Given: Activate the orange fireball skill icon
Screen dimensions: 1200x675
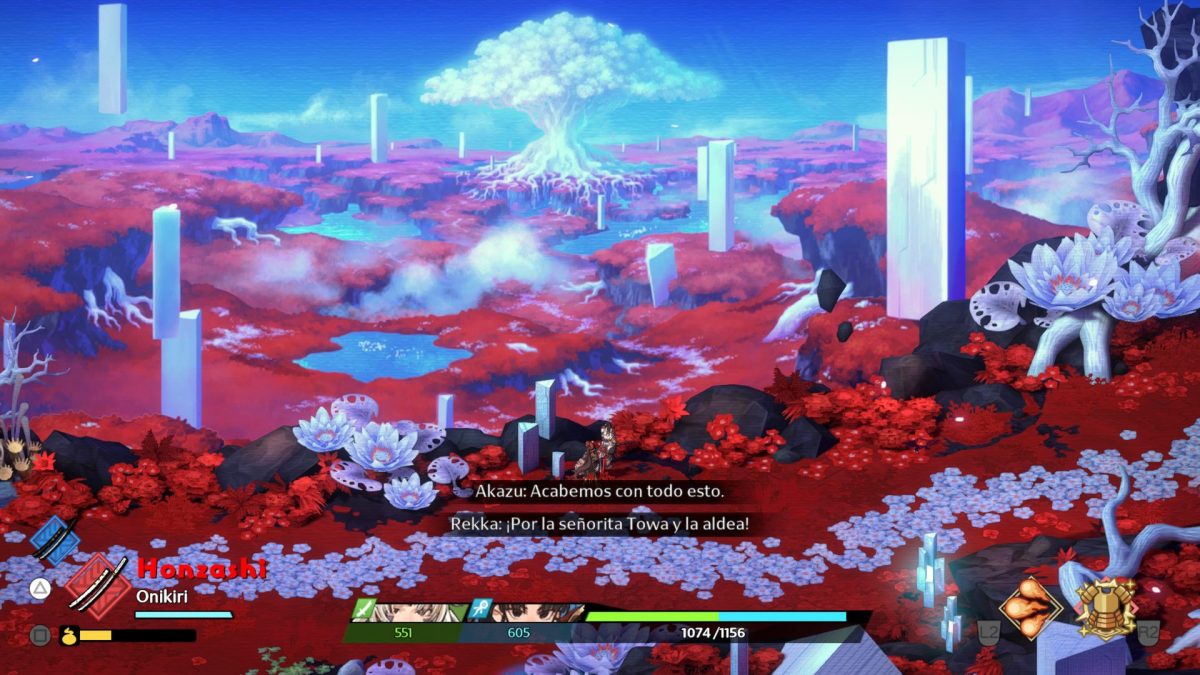Looking at the screenshot, I should click(1030, 609).
